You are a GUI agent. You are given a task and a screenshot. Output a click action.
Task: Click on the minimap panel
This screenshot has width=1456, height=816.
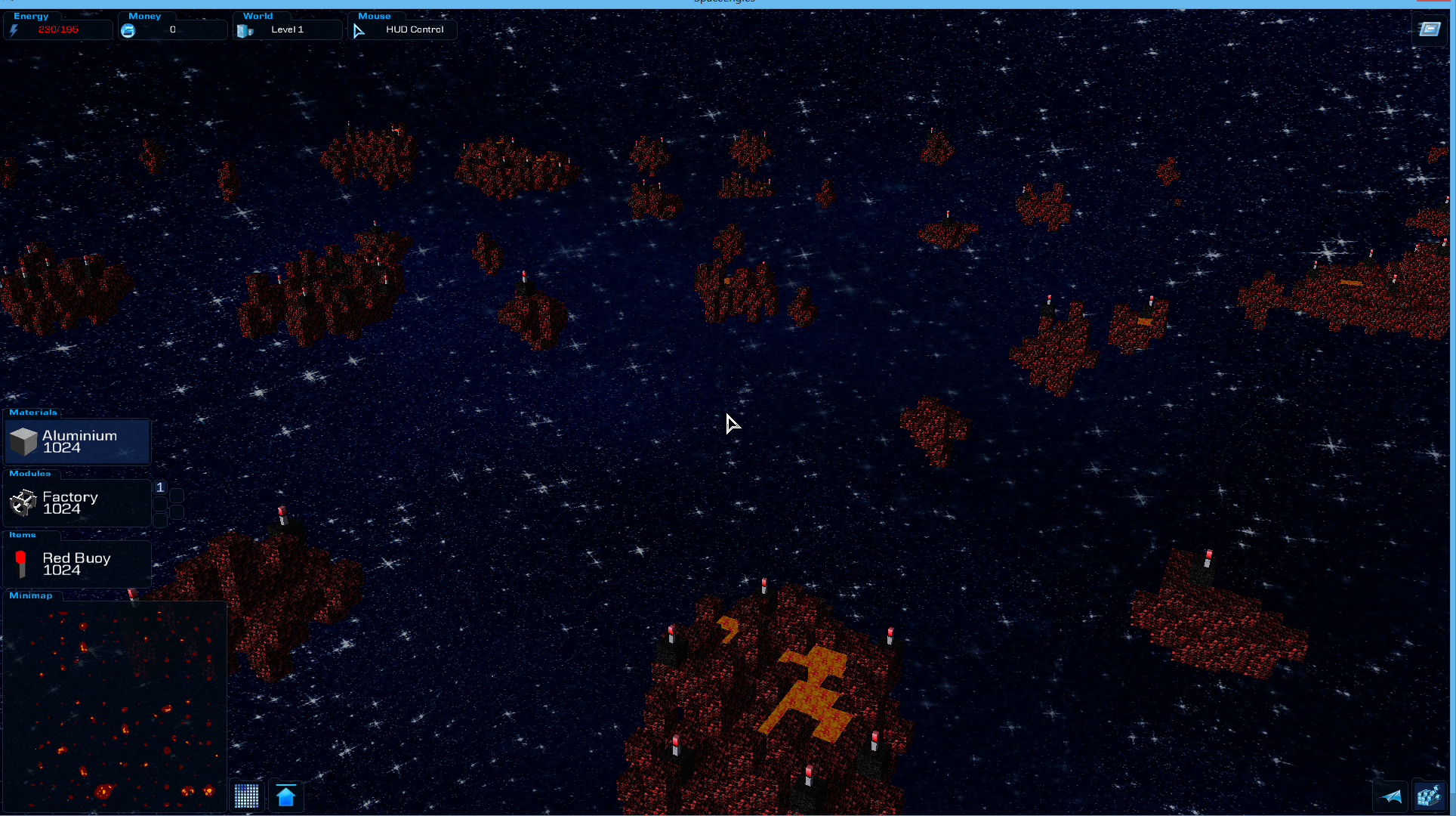[x=115, y=706]
